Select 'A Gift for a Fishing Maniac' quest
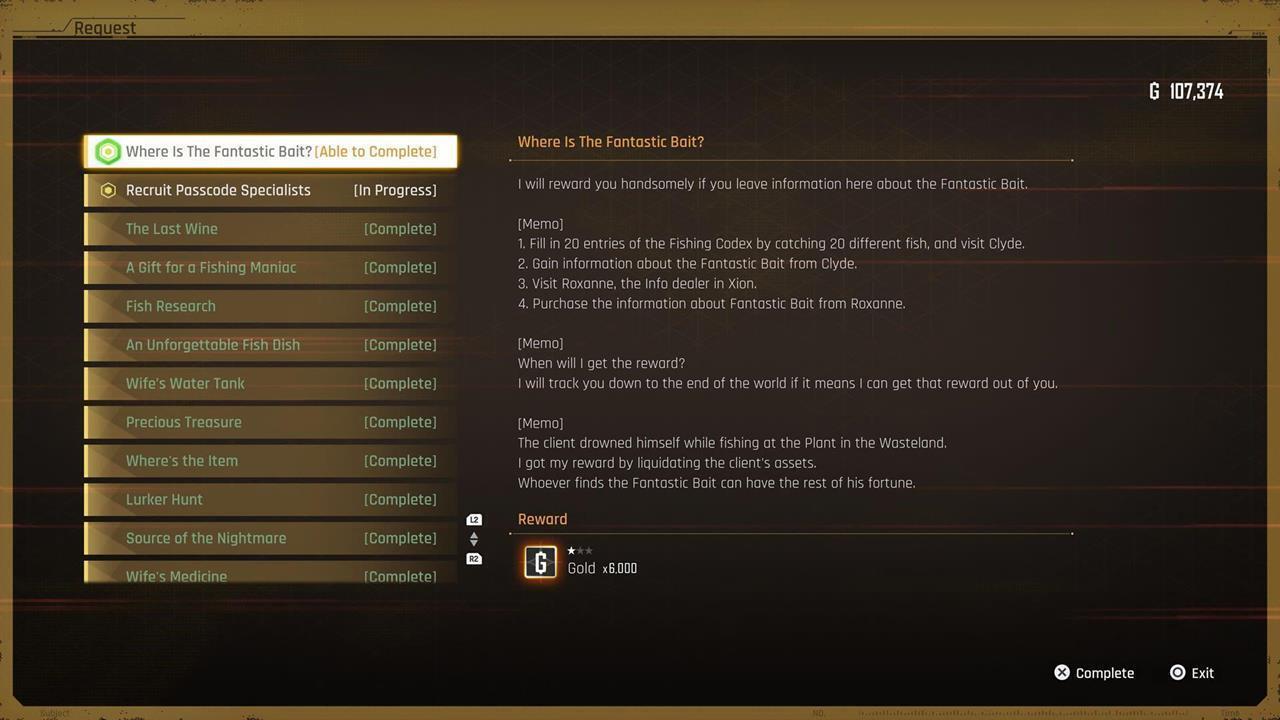 pyautogui.click(x=270, y=267)
